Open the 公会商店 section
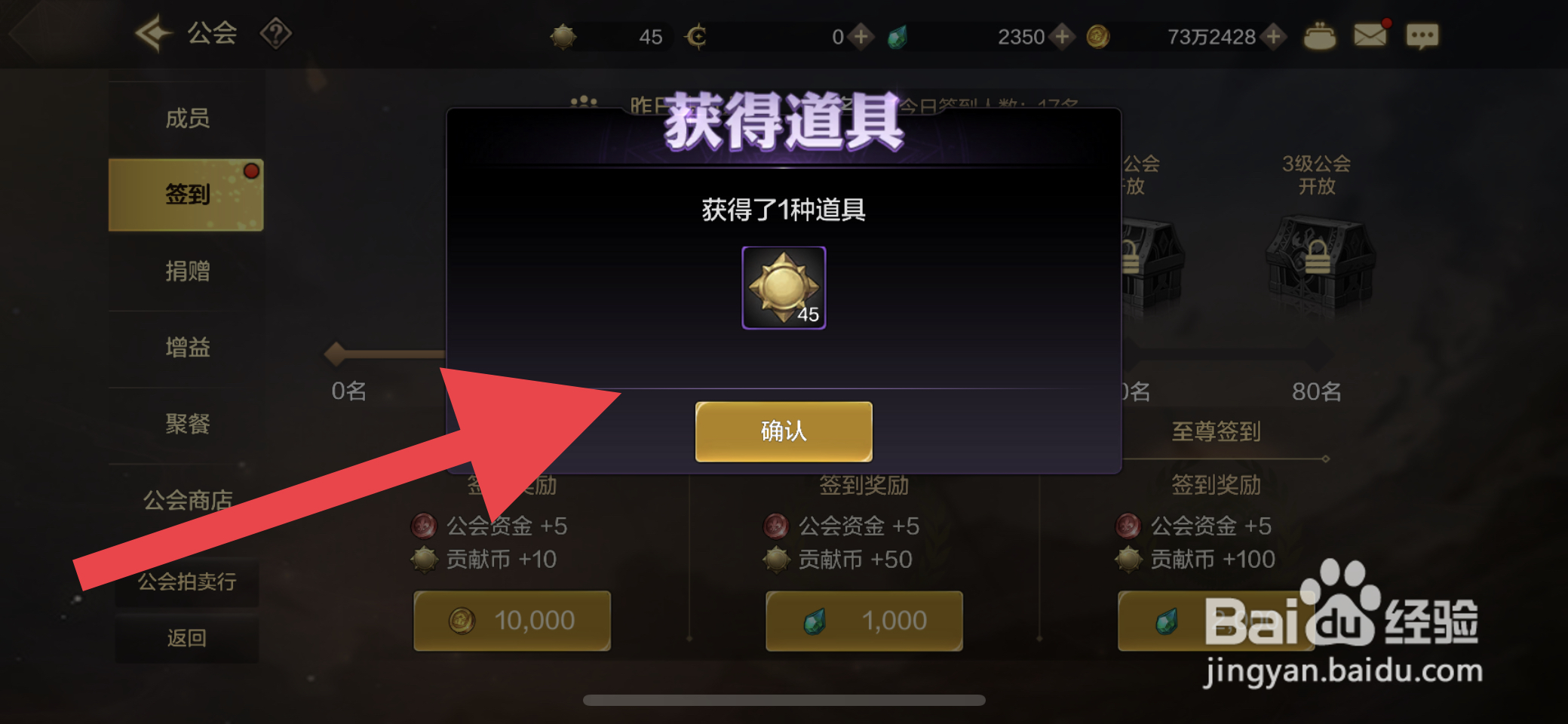This screenshot has height=724, width=1568. [187, 498]
